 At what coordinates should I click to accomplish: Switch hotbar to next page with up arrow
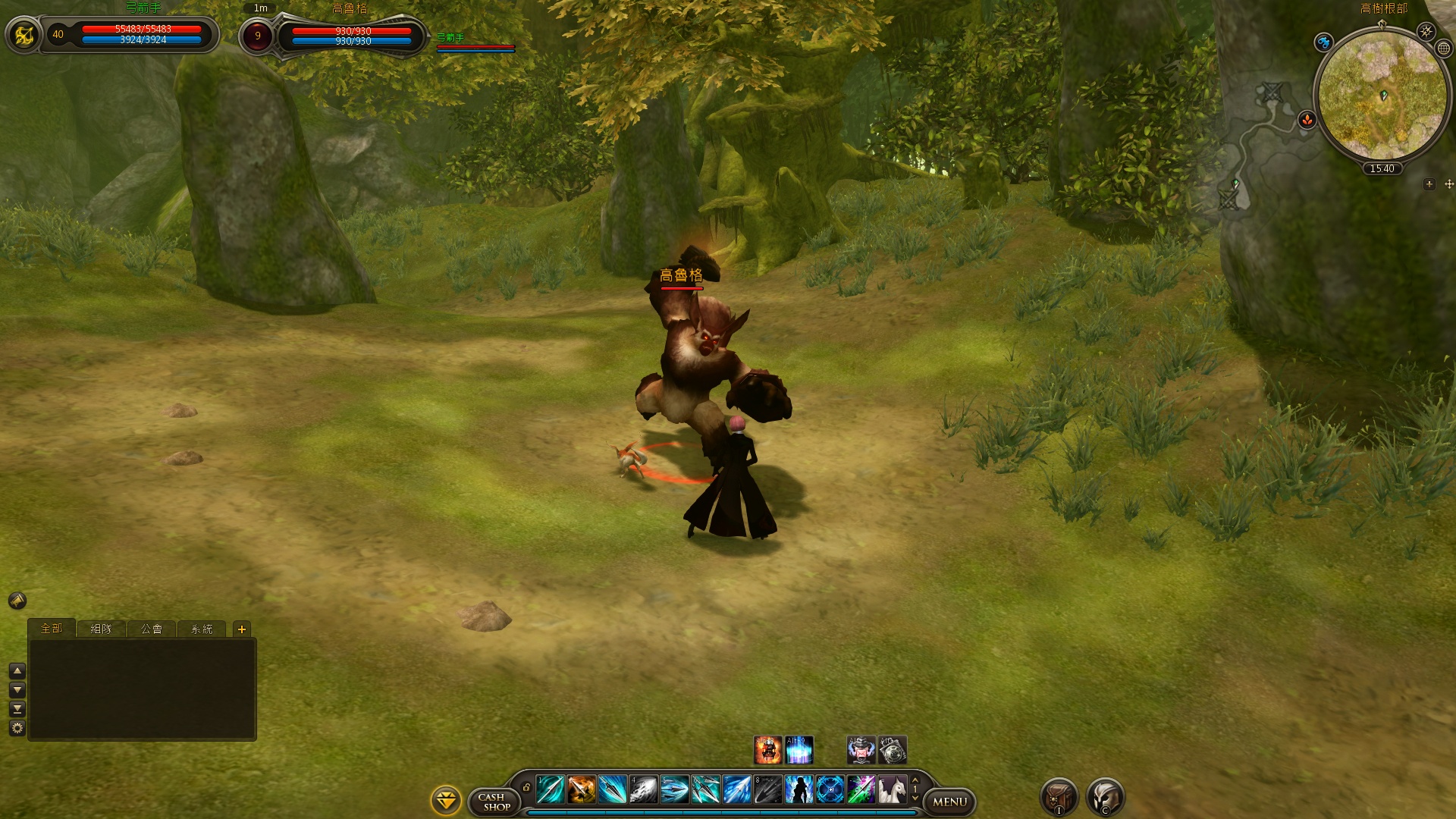coord(915,780)
